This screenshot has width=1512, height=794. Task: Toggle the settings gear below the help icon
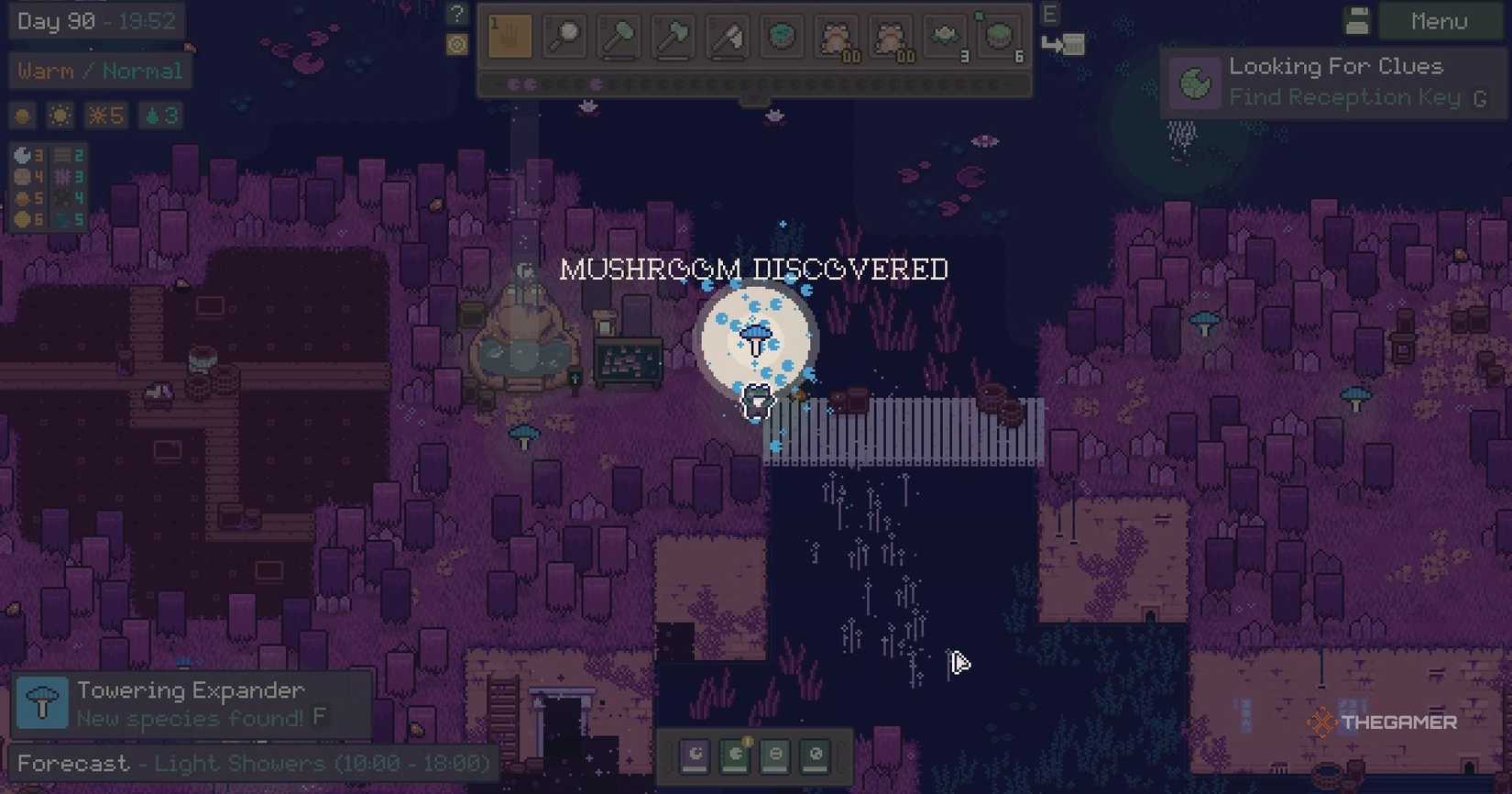(x=455, y=42)
